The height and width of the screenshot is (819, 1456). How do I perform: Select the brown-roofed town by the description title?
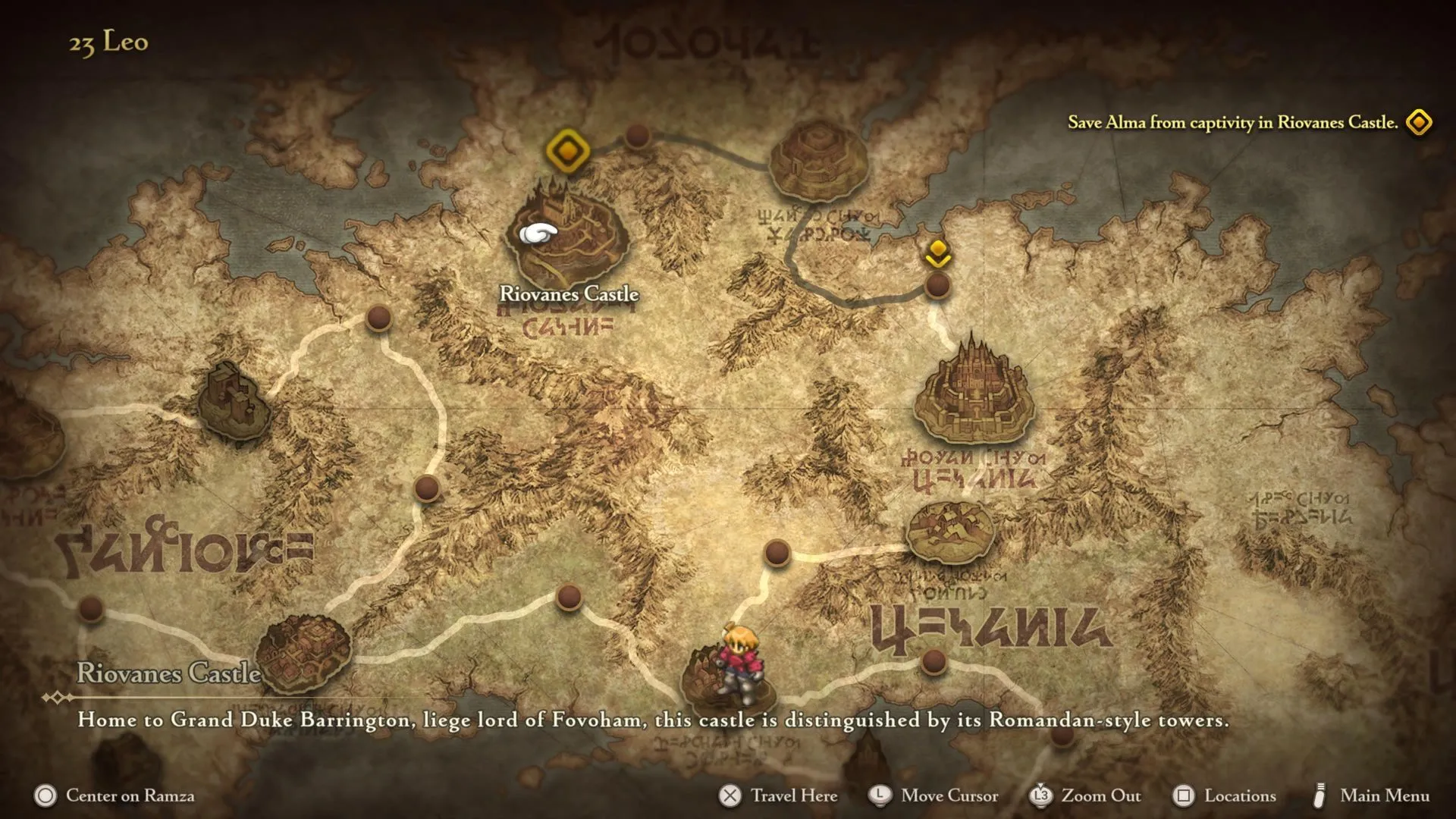303,654
